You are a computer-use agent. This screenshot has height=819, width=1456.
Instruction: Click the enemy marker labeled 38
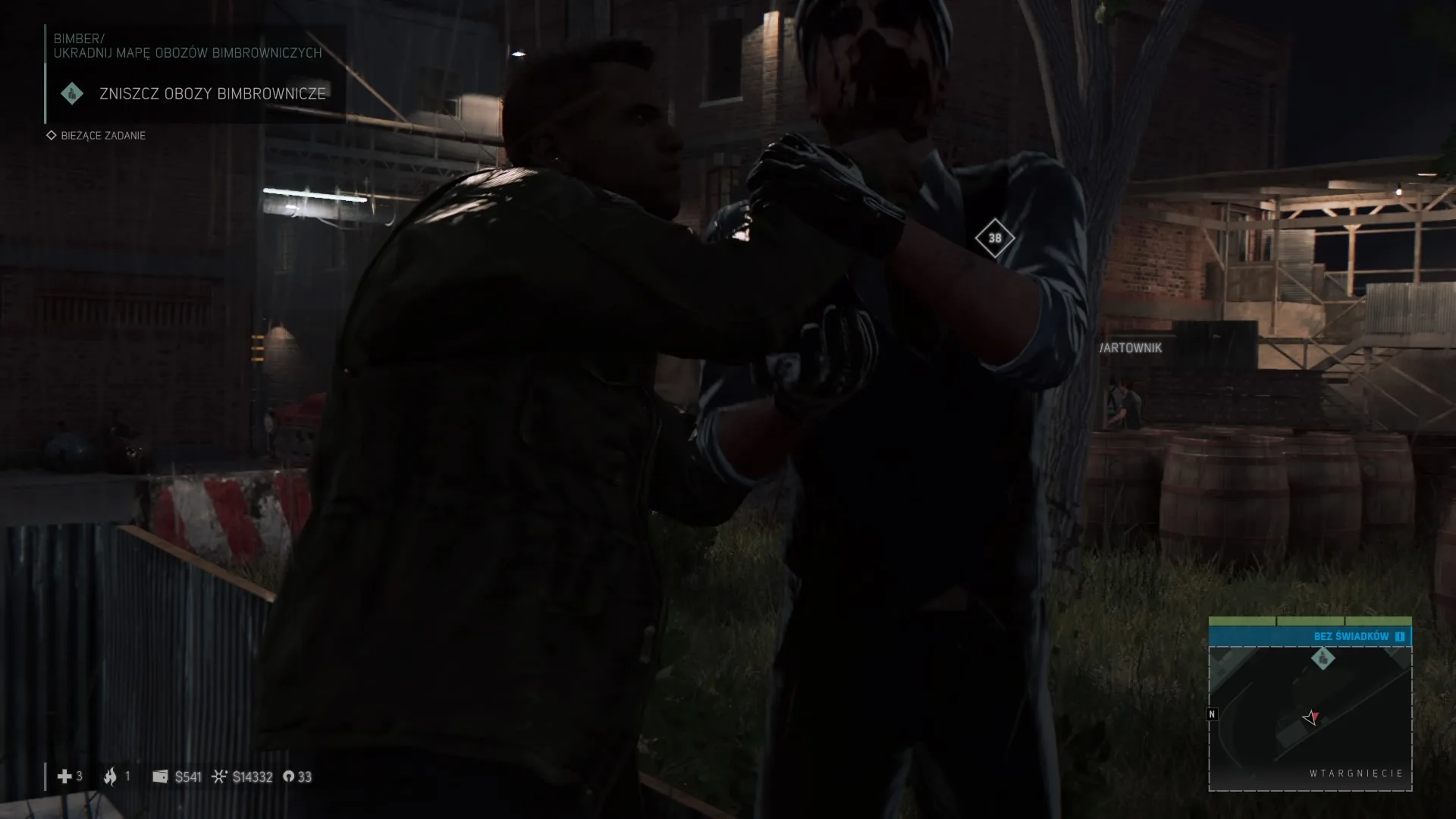(x=996, y=238)
